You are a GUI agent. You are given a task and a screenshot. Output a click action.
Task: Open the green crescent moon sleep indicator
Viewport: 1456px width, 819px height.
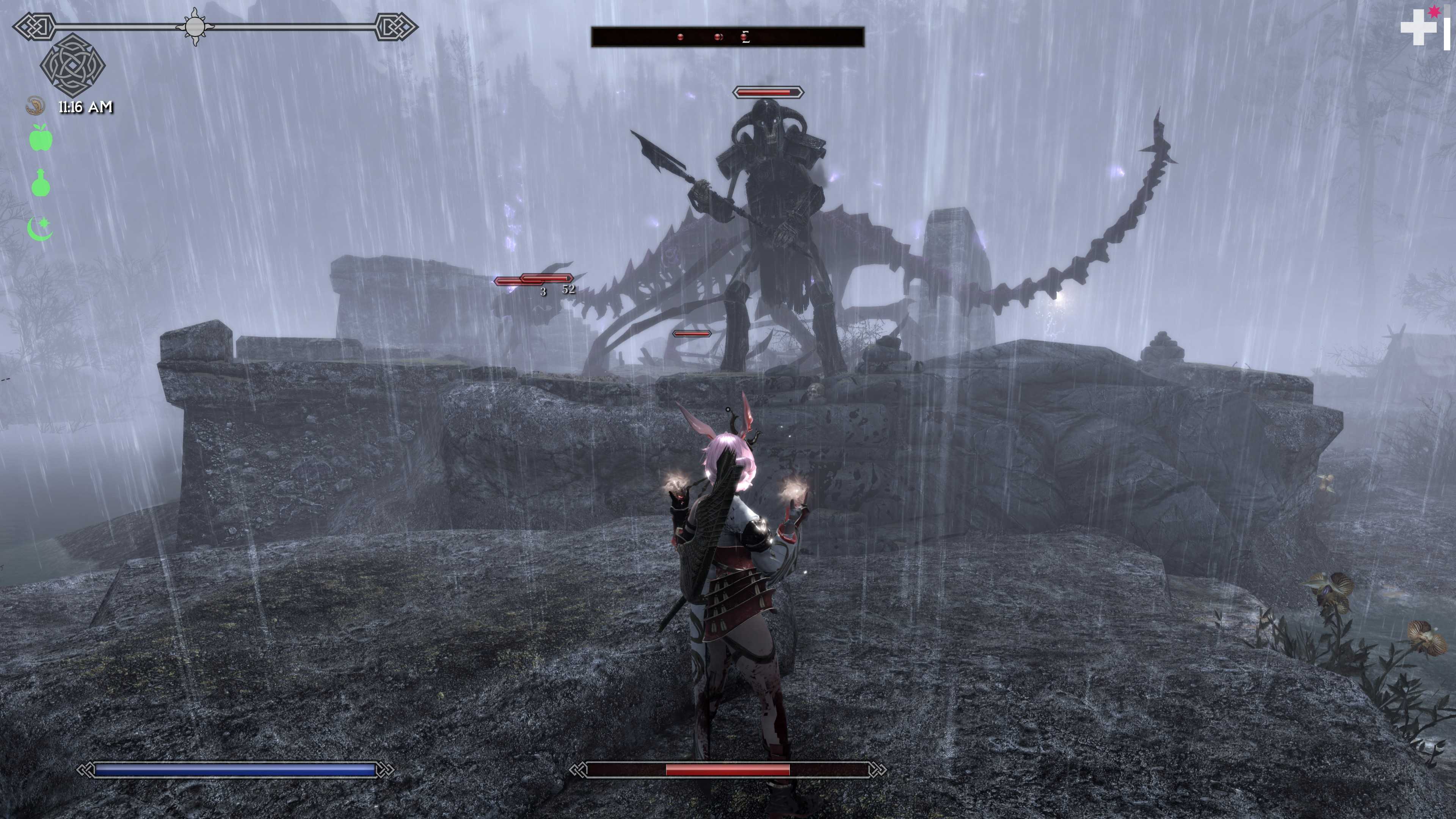(x=40, y=229)
